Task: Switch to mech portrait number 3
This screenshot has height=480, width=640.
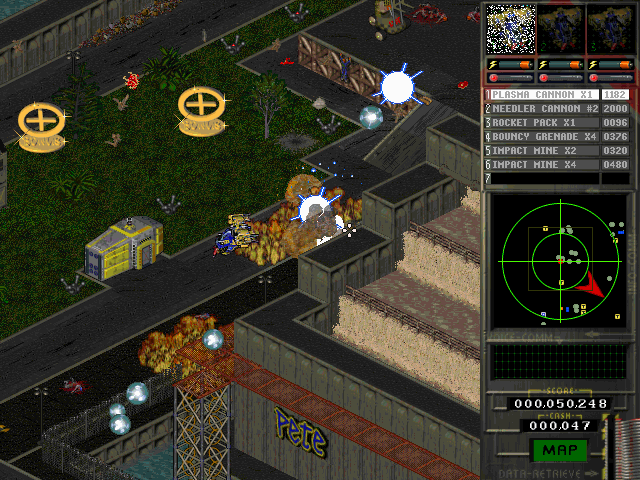Action: (x=609, y=29)
